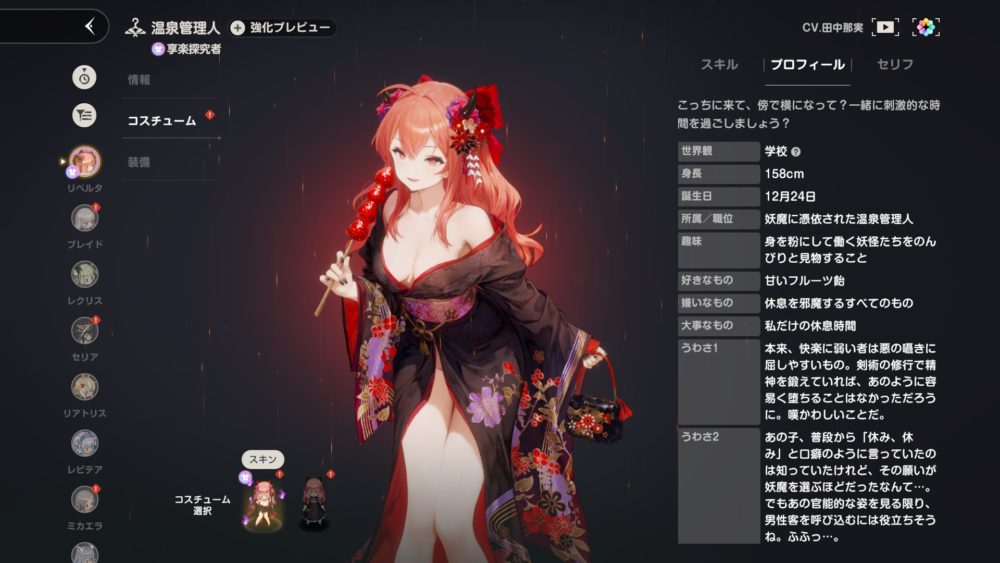Screen dimensions: 1000x563
Task: Switch to character ブレイド
Action: click(x=85, y=218)
